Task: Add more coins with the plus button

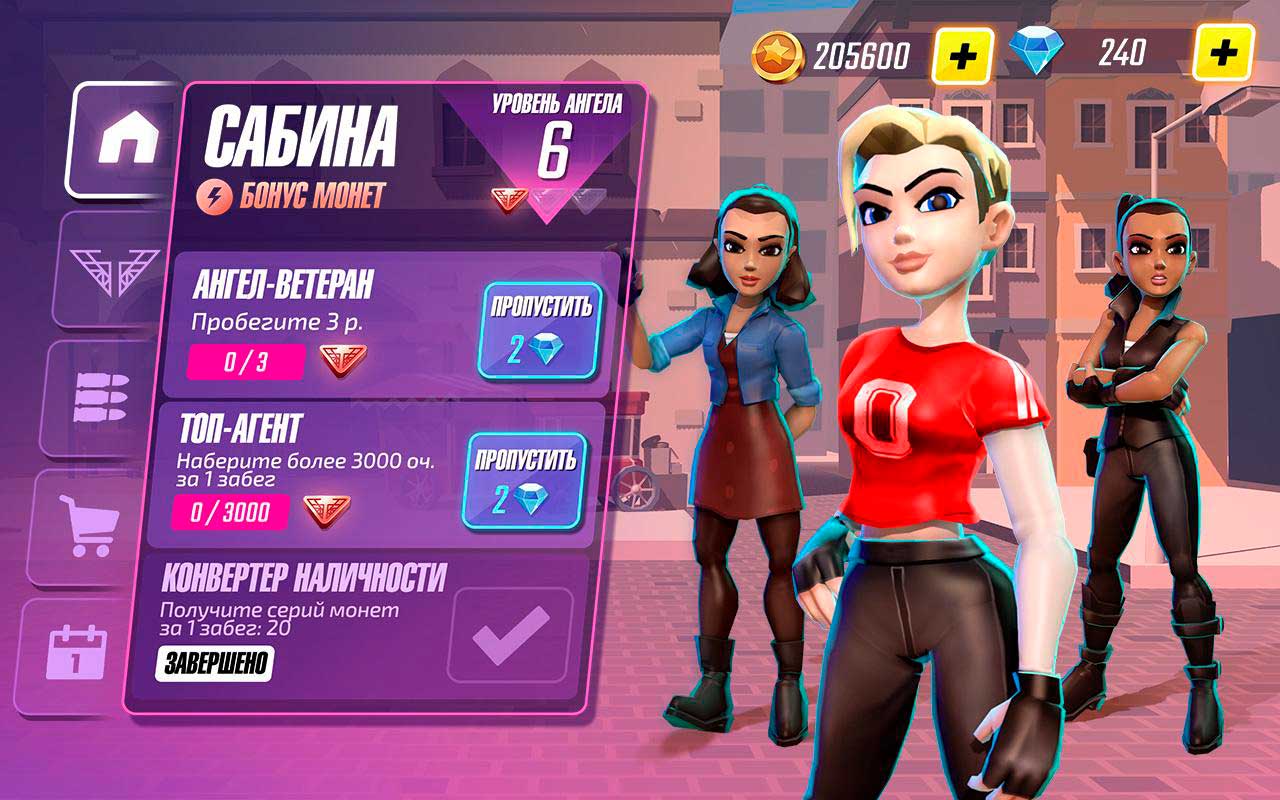Action: (x=963, y=55)
